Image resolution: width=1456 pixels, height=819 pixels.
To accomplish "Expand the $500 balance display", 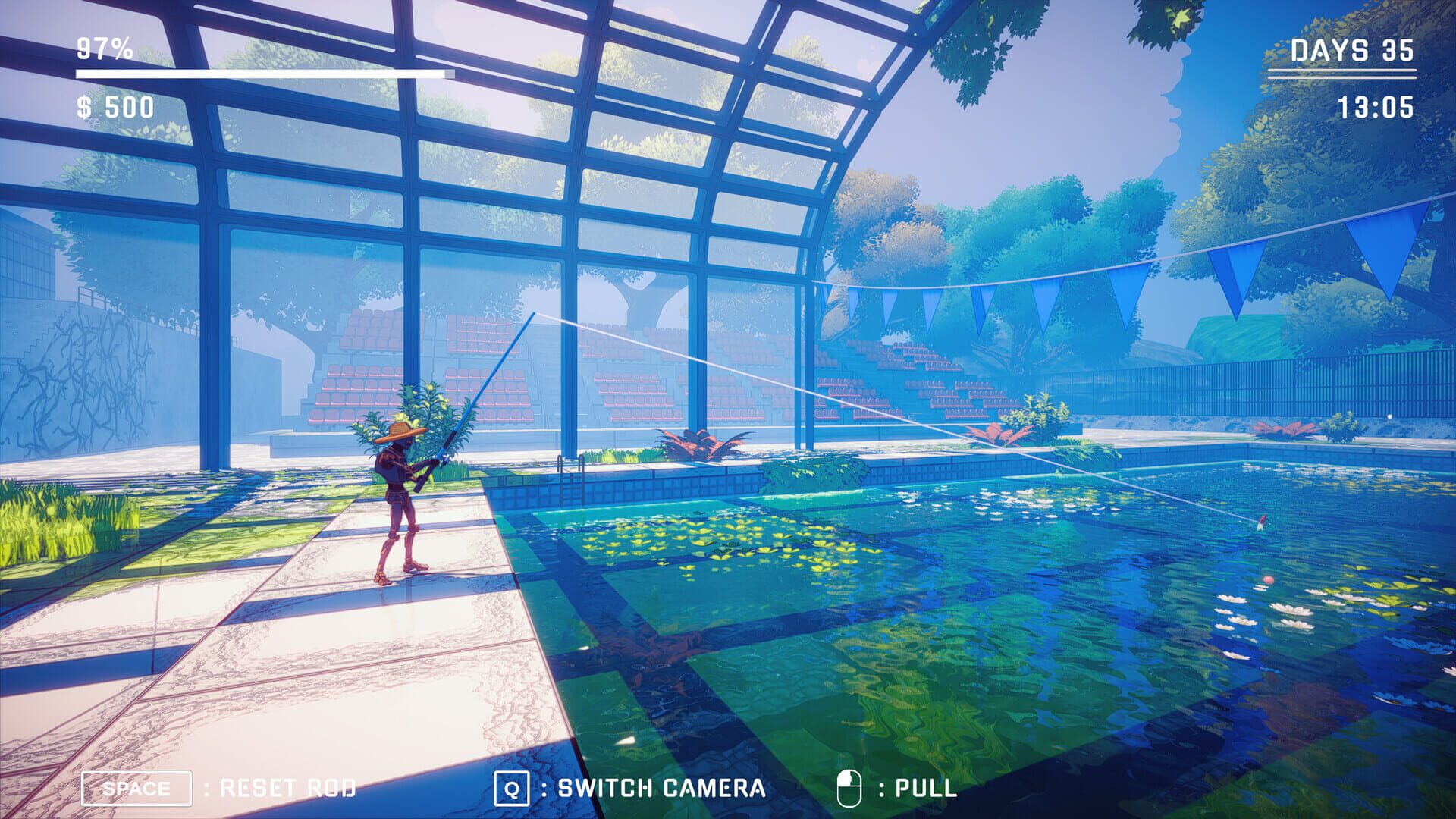I will (114, 108).
